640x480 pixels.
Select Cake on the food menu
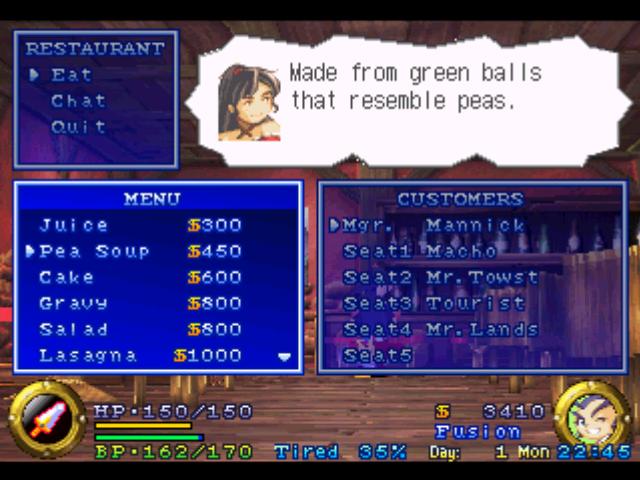click(140, 277)
